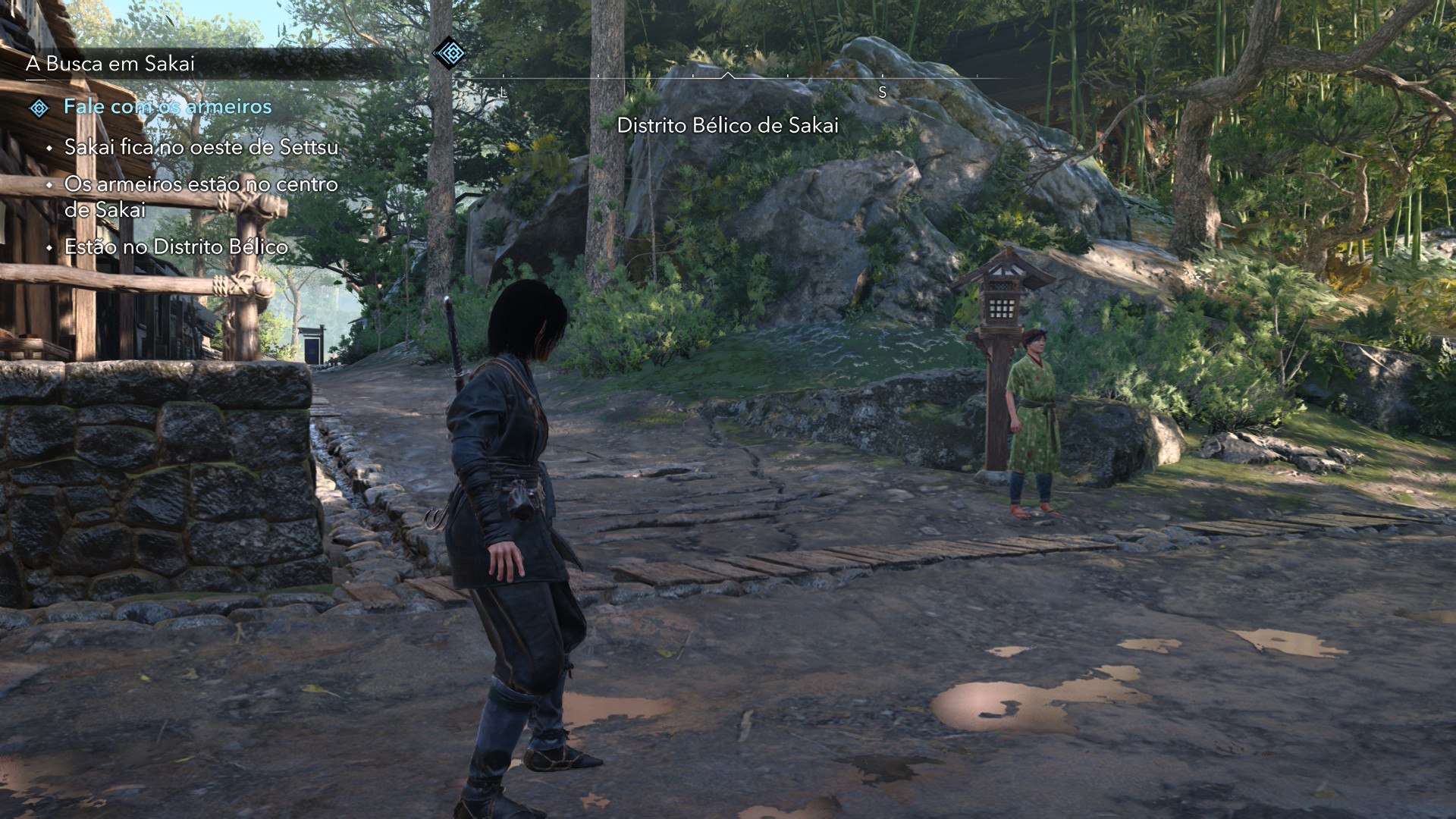Click the compass bar's S direction mark

(882, 93)
